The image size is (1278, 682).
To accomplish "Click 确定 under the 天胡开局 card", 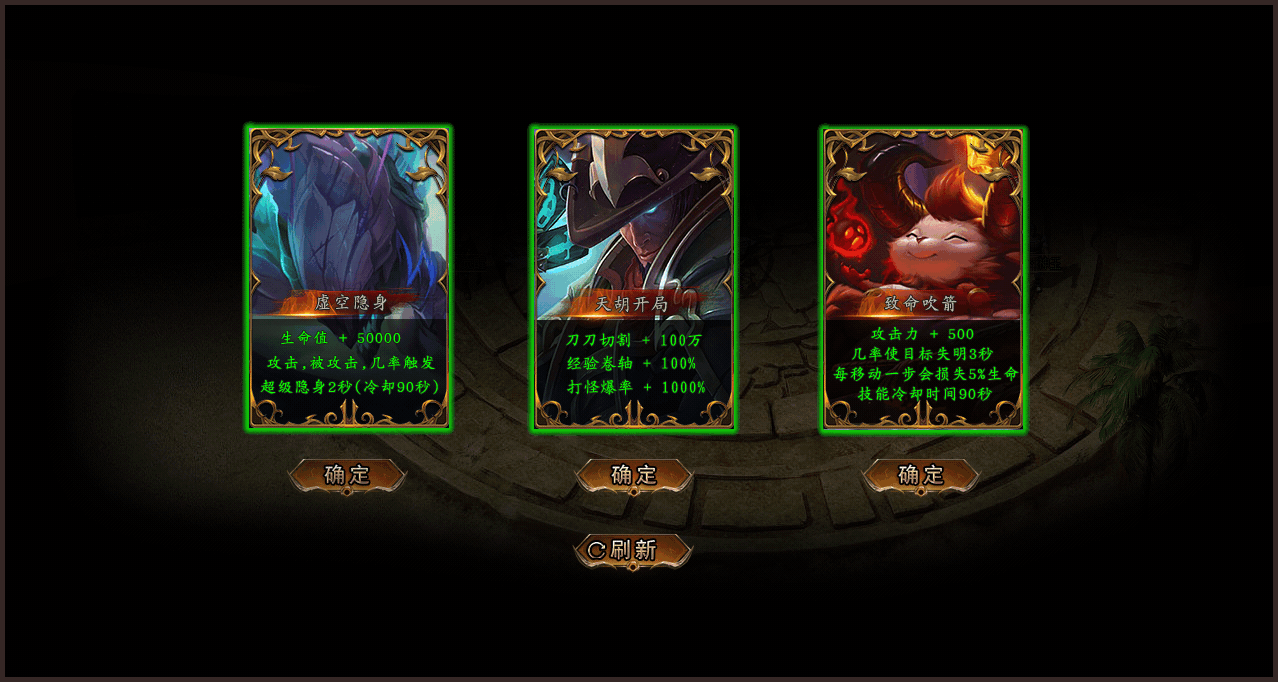I will (634, 475).
